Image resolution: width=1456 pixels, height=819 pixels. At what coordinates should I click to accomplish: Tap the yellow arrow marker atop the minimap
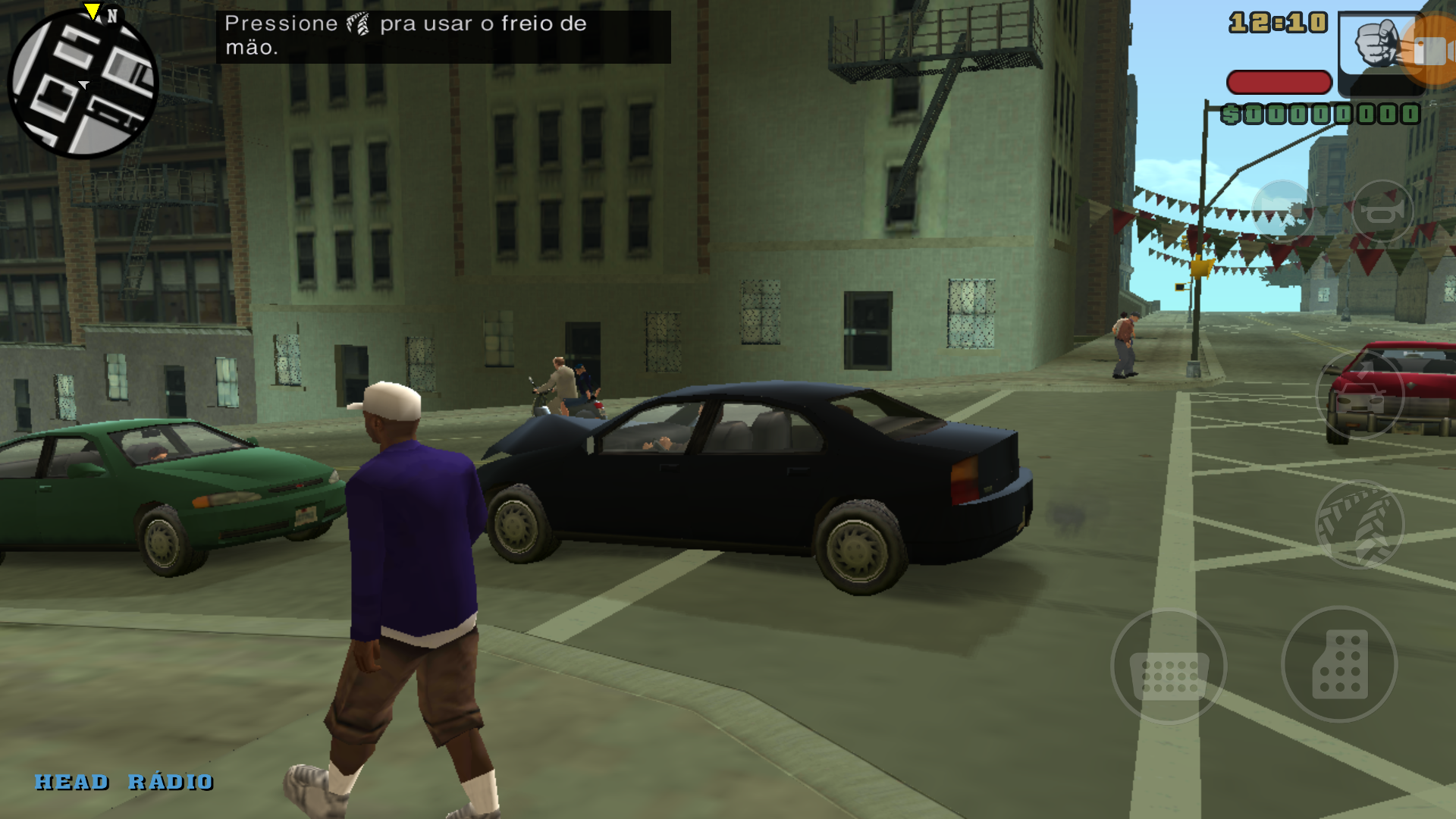coord(91,9)
